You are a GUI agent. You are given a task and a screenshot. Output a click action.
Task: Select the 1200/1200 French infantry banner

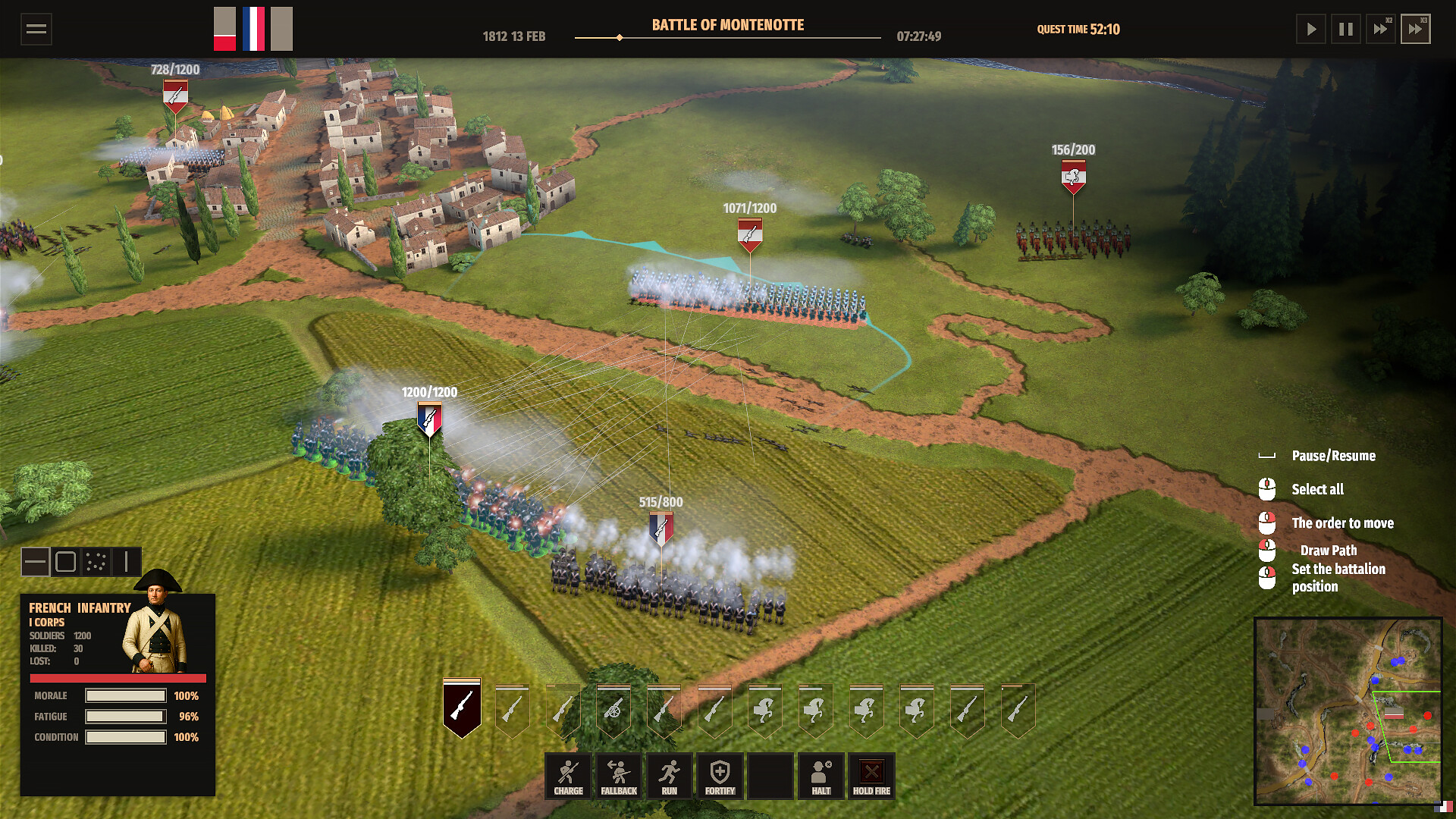[429, 419]
